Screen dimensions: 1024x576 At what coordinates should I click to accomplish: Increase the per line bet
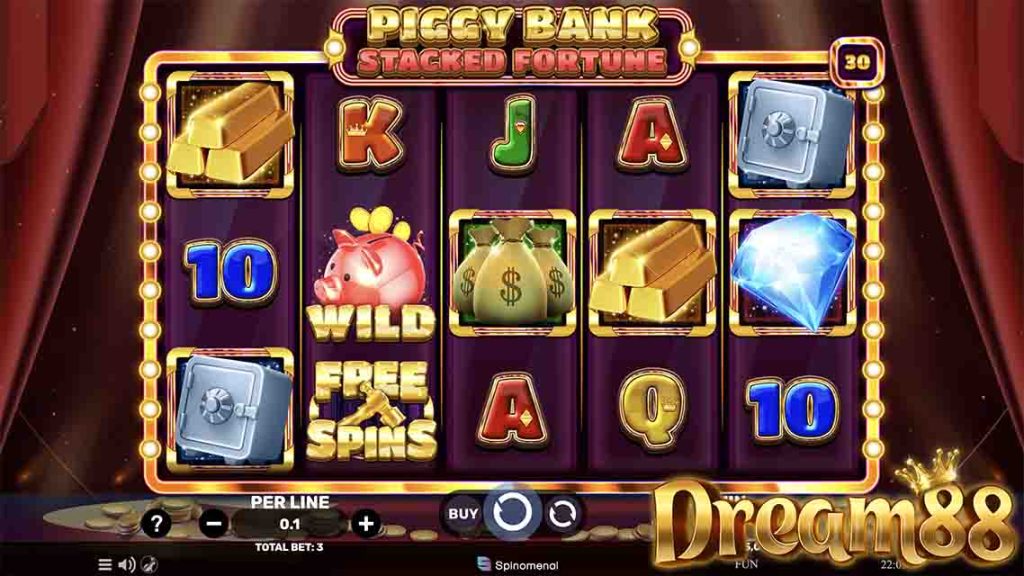pos(367,522)
